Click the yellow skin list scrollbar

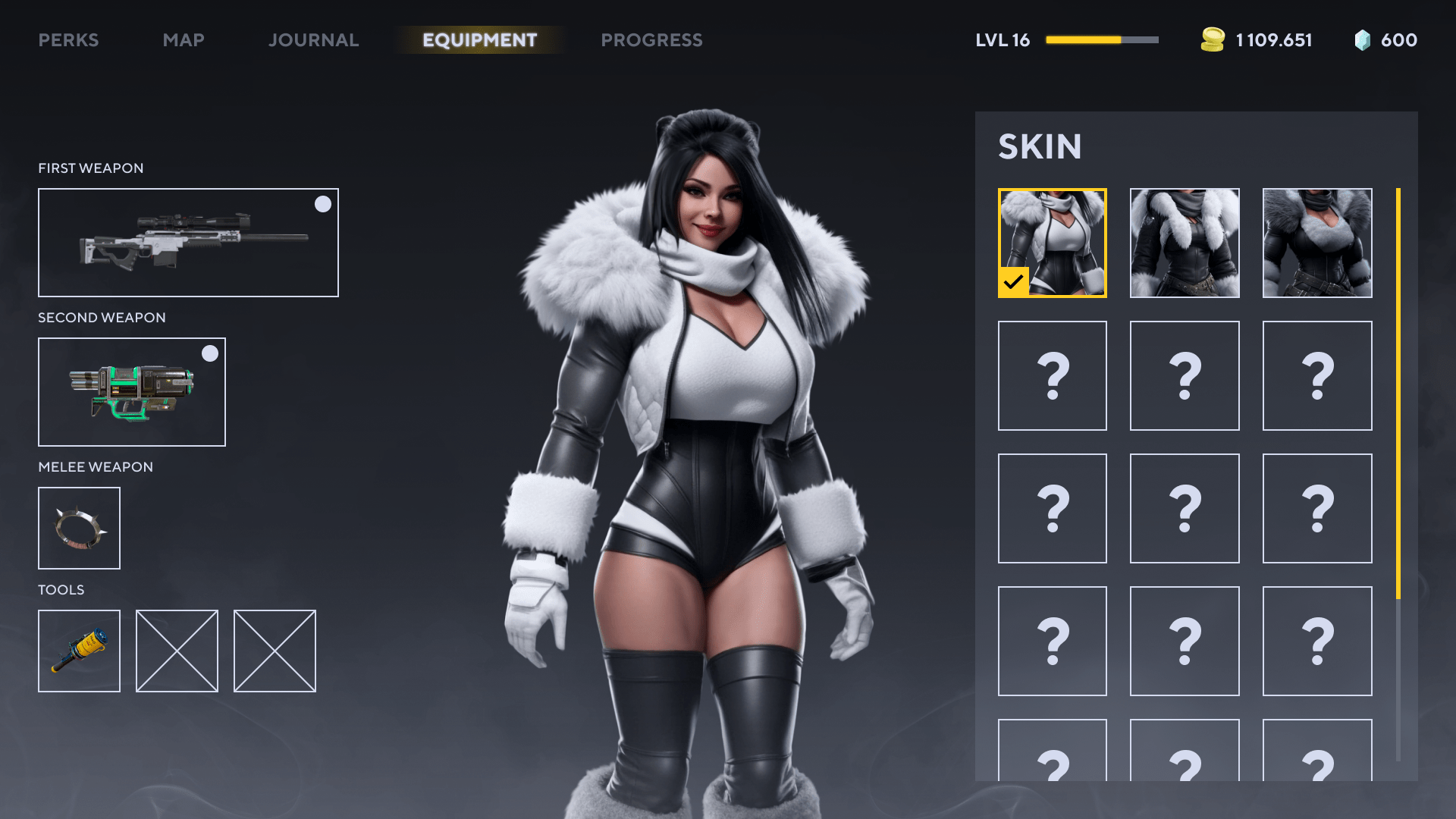(1398, 393)
